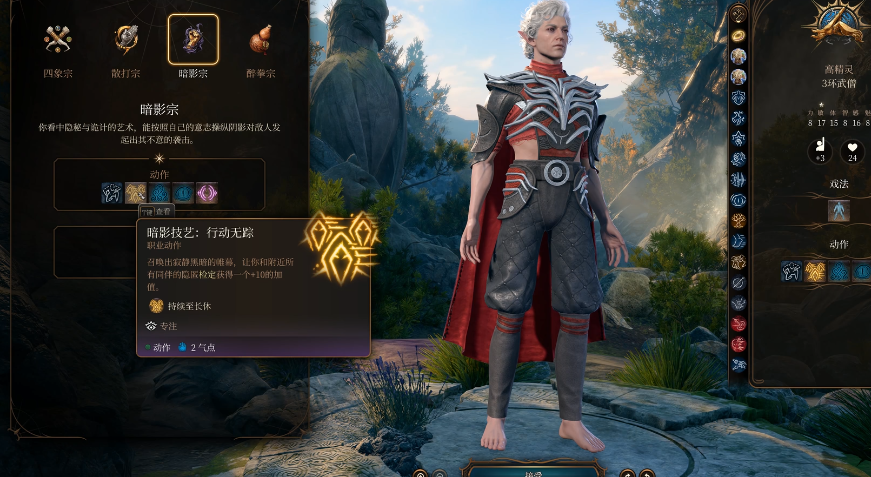Select the Way of Four Elements subclass (四象宗)

(x=57, y=40)
